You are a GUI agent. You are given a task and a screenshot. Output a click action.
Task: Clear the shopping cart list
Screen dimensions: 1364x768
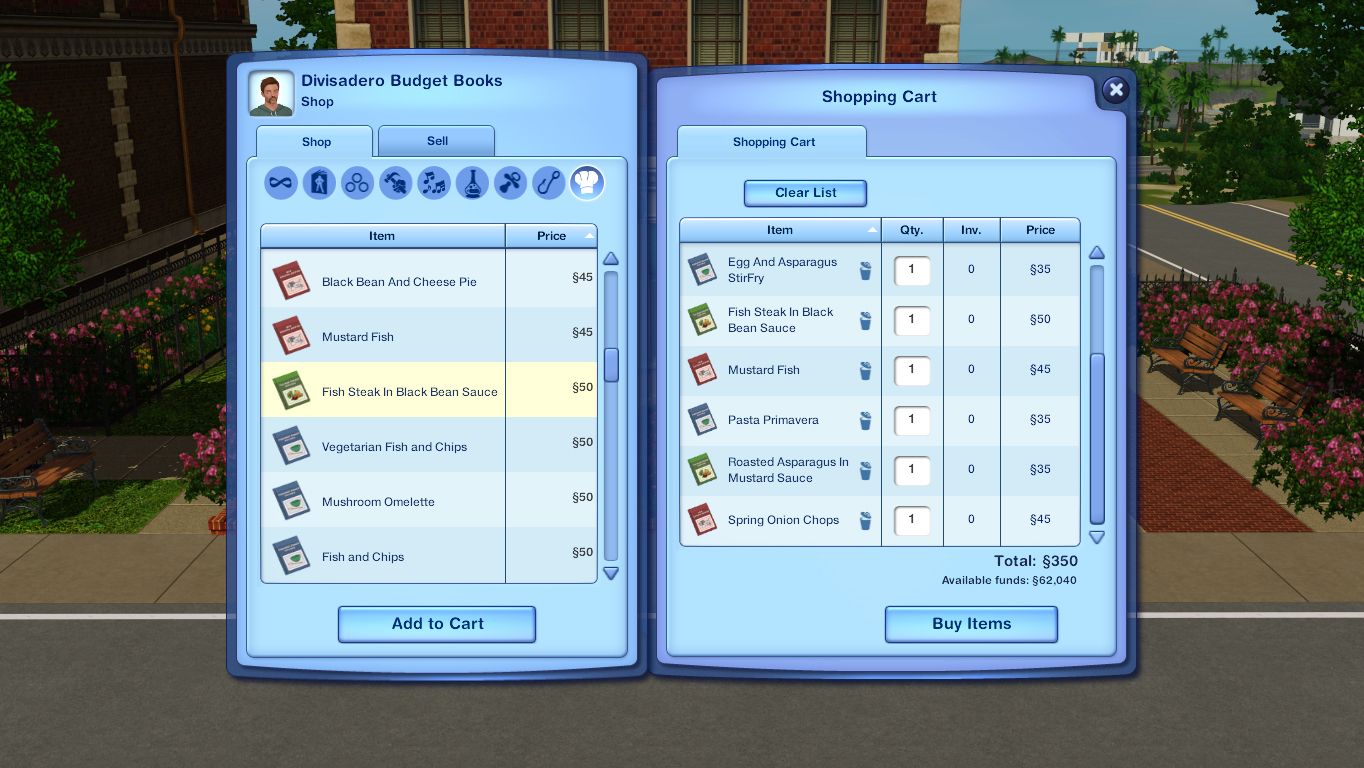(x=805, y=193)
